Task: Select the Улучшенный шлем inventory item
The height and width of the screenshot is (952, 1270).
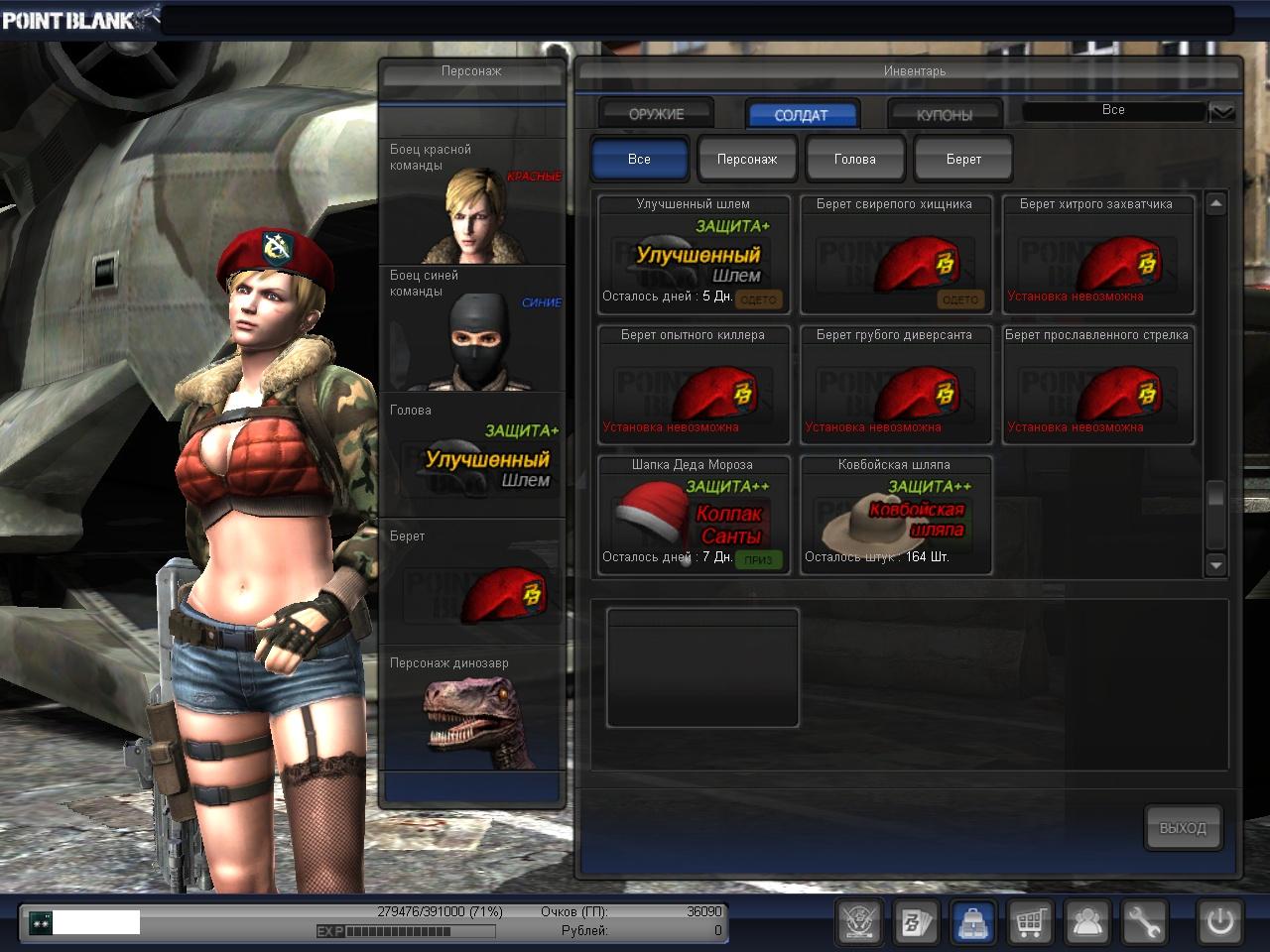Action: coord(694,255)
